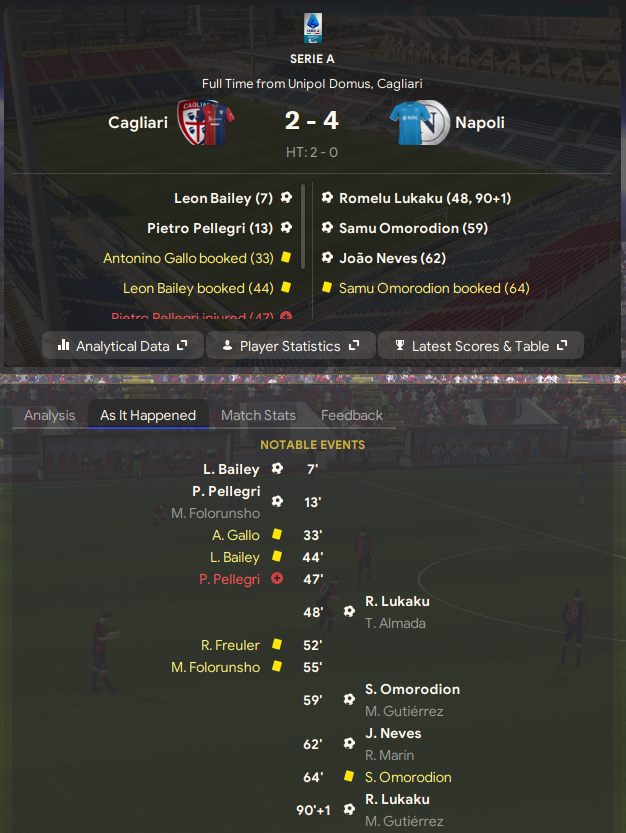Select the As It Happened tab

coord(148,415)
